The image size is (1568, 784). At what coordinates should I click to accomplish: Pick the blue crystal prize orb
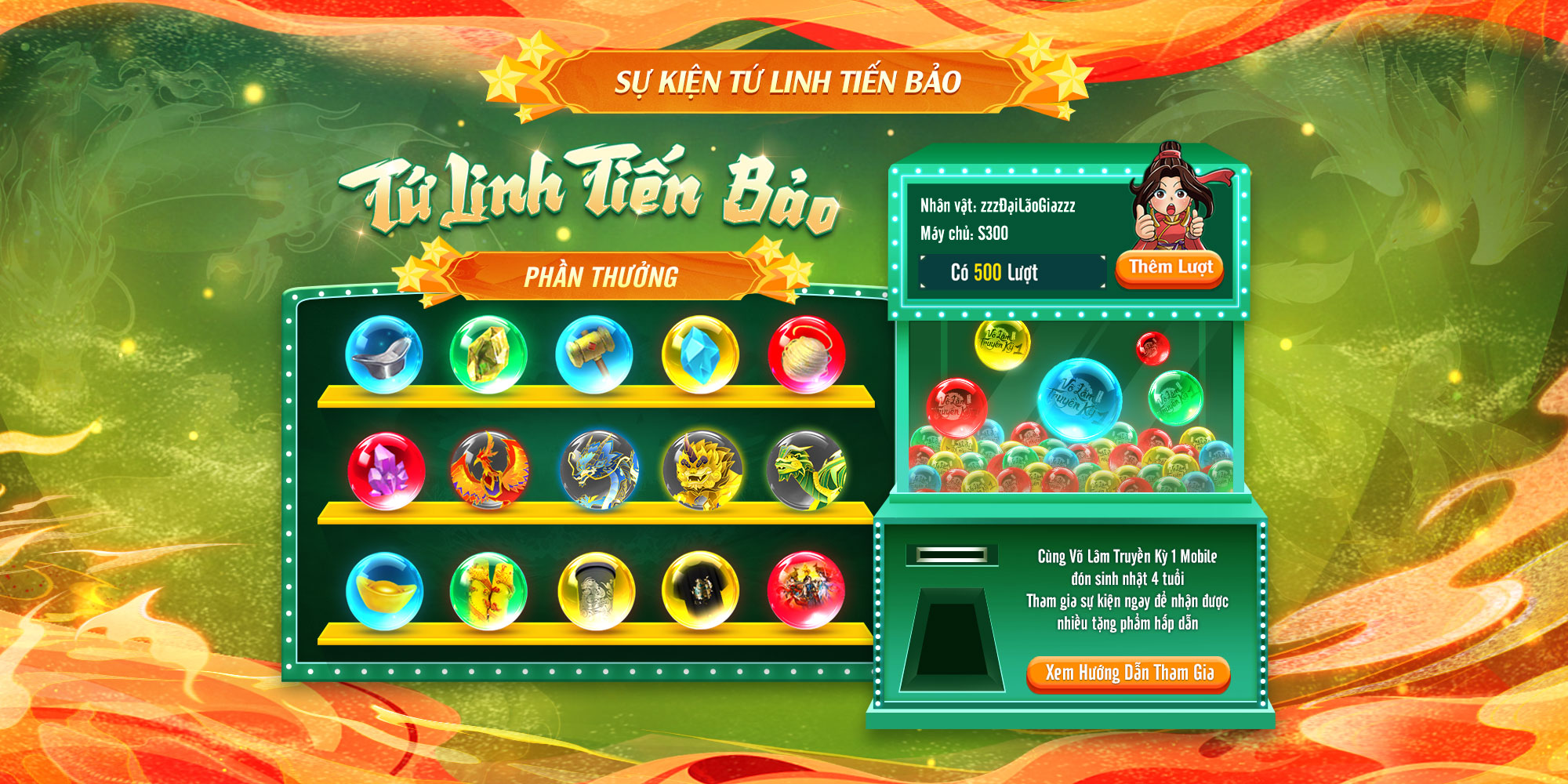coord(700,354)
